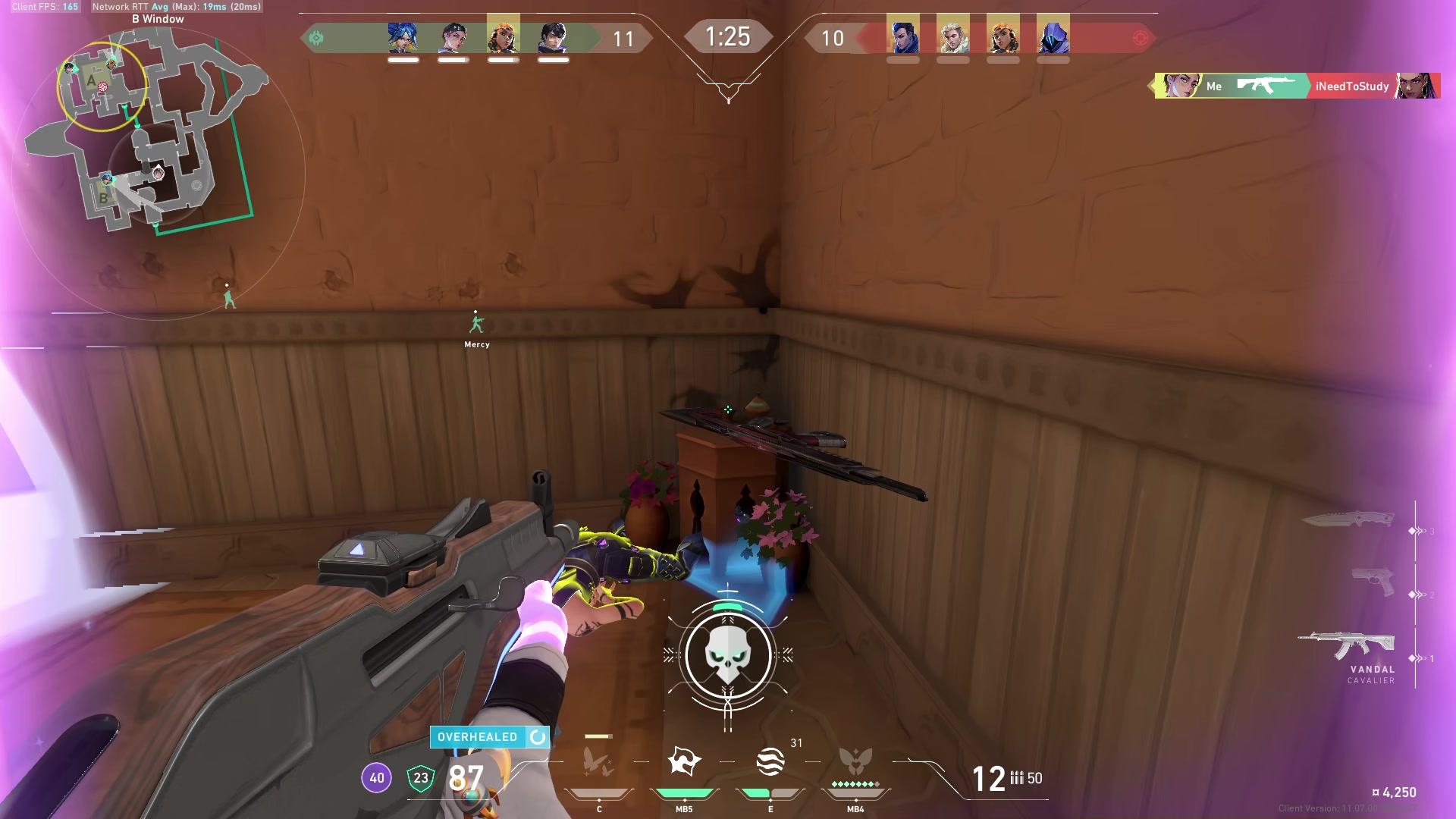Select the blonde enemy agent portrait
1456x819 pixels.
[952, 36]
